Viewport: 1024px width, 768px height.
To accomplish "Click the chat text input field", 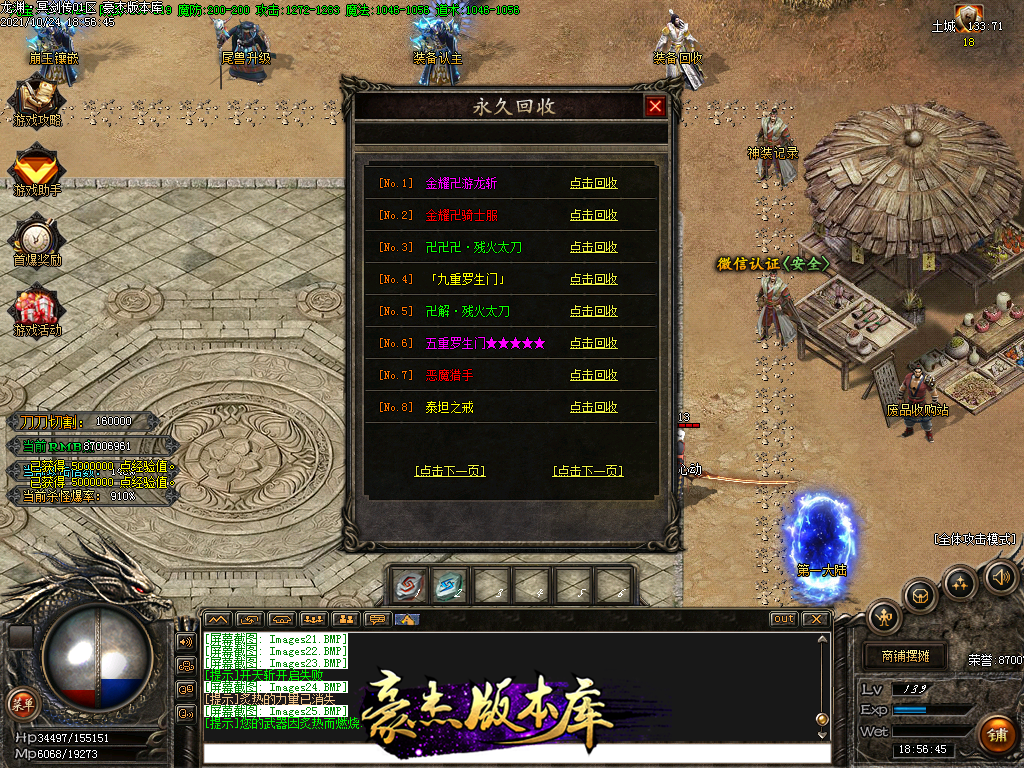I will point(515,753).
